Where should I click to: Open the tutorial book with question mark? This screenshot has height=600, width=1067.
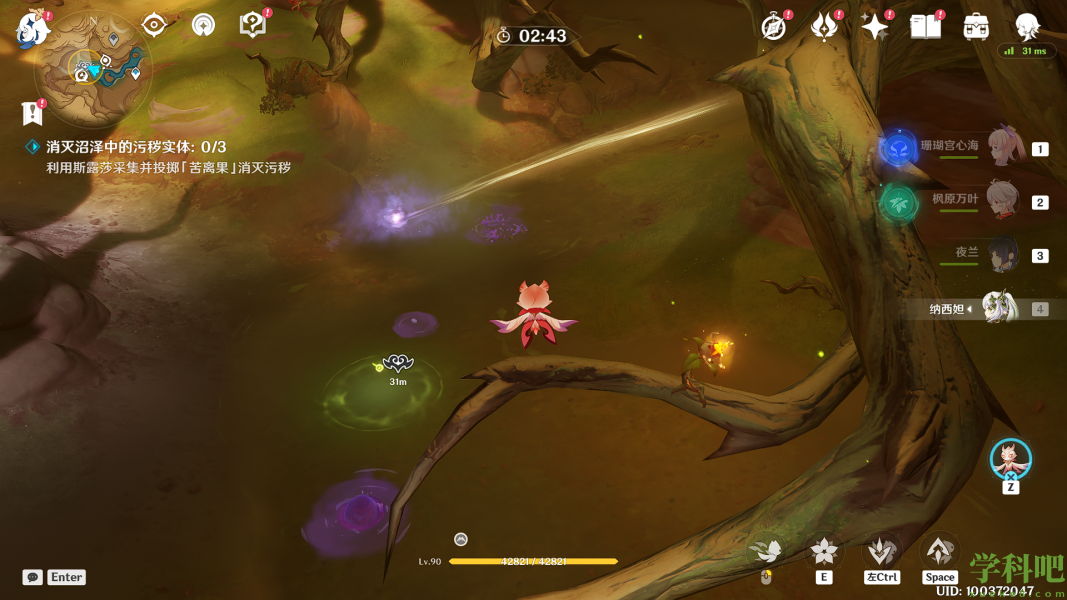253,25
